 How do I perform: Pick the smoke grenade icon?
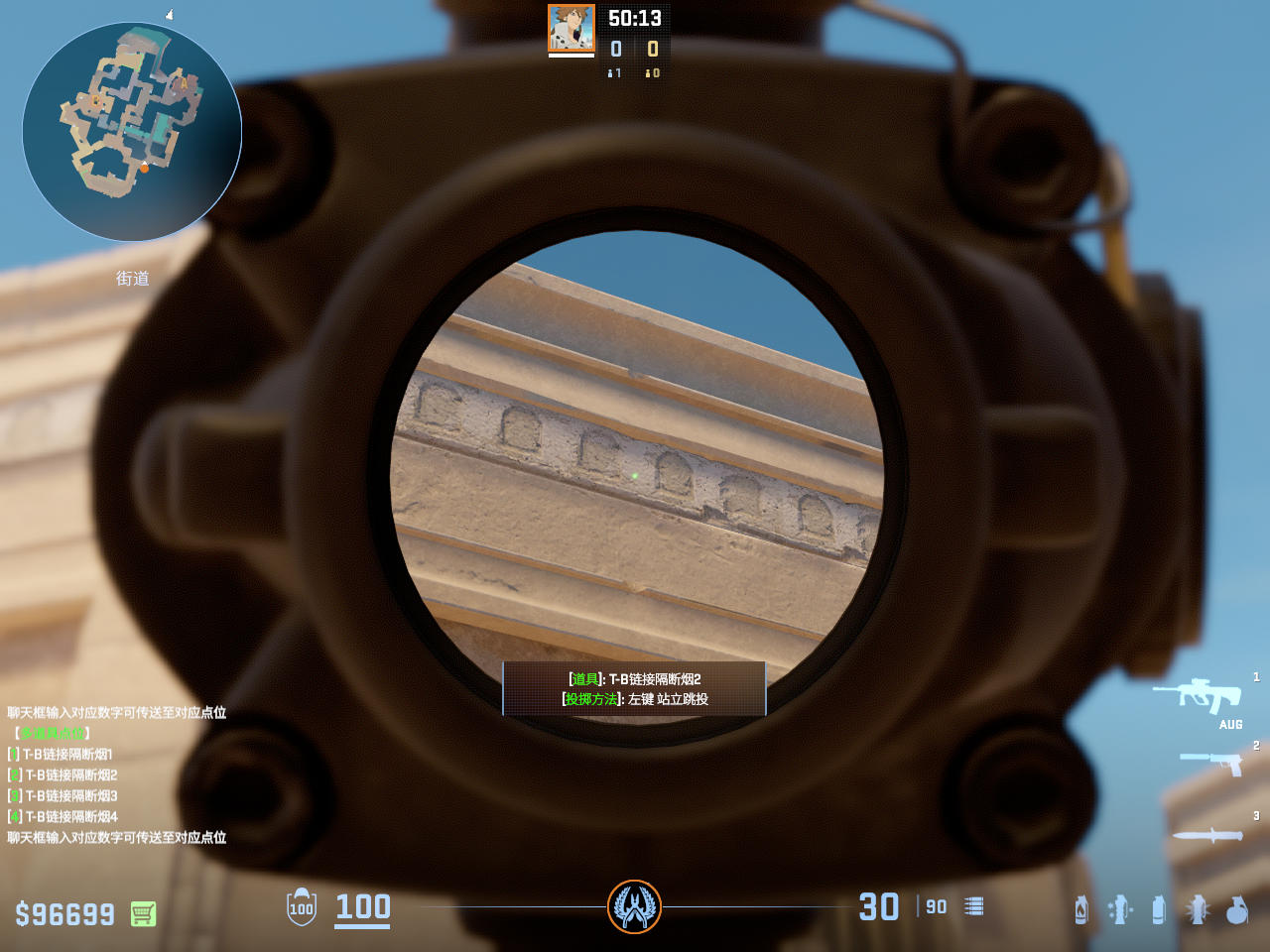[x=1158, y=909]
